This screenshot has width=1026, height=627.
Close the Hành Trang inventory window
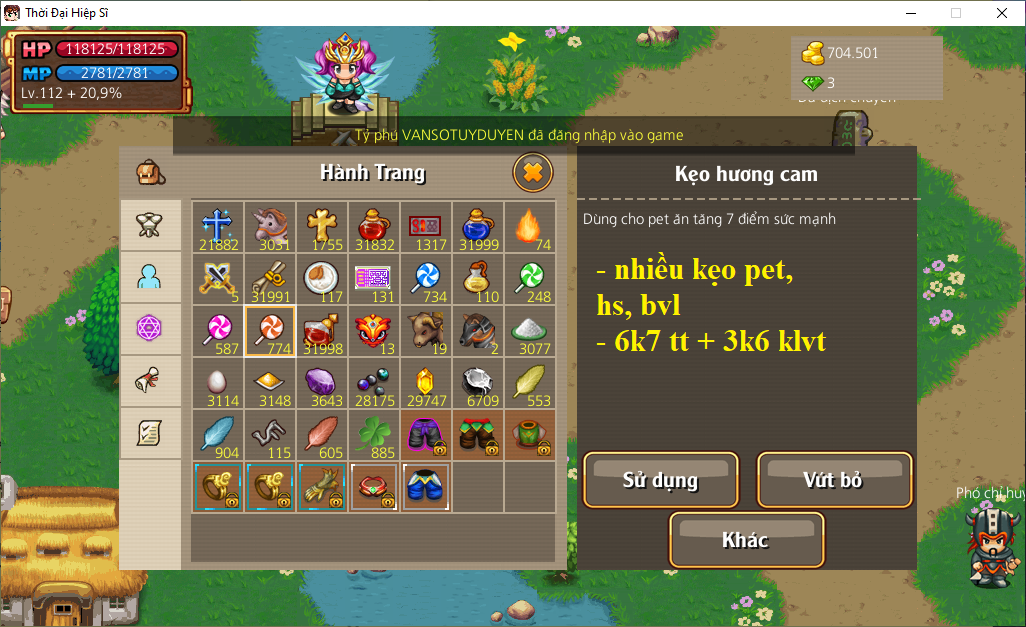[533, 173]
